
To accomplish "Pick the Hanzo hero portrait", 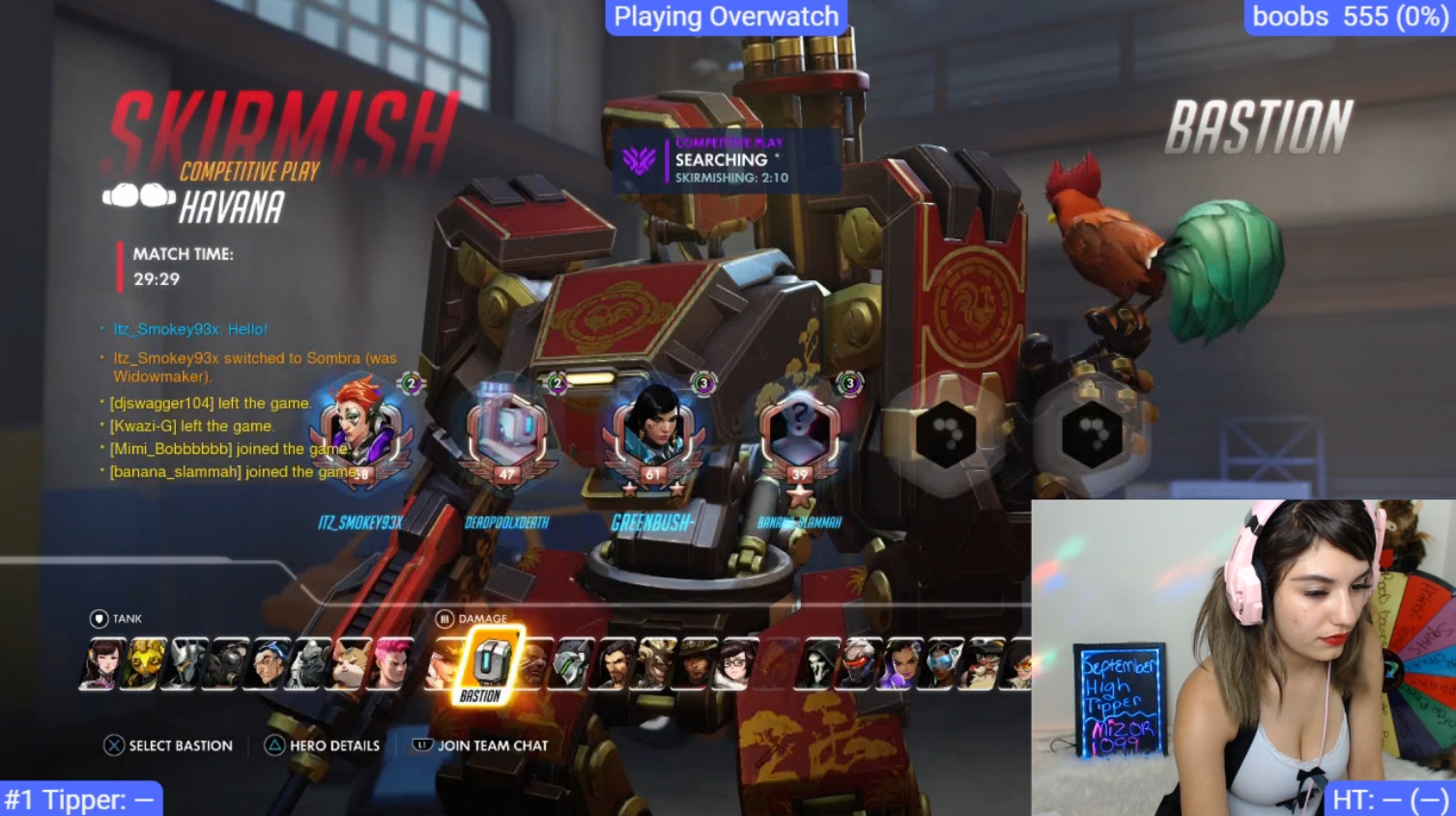I will (x=614, y=665).
